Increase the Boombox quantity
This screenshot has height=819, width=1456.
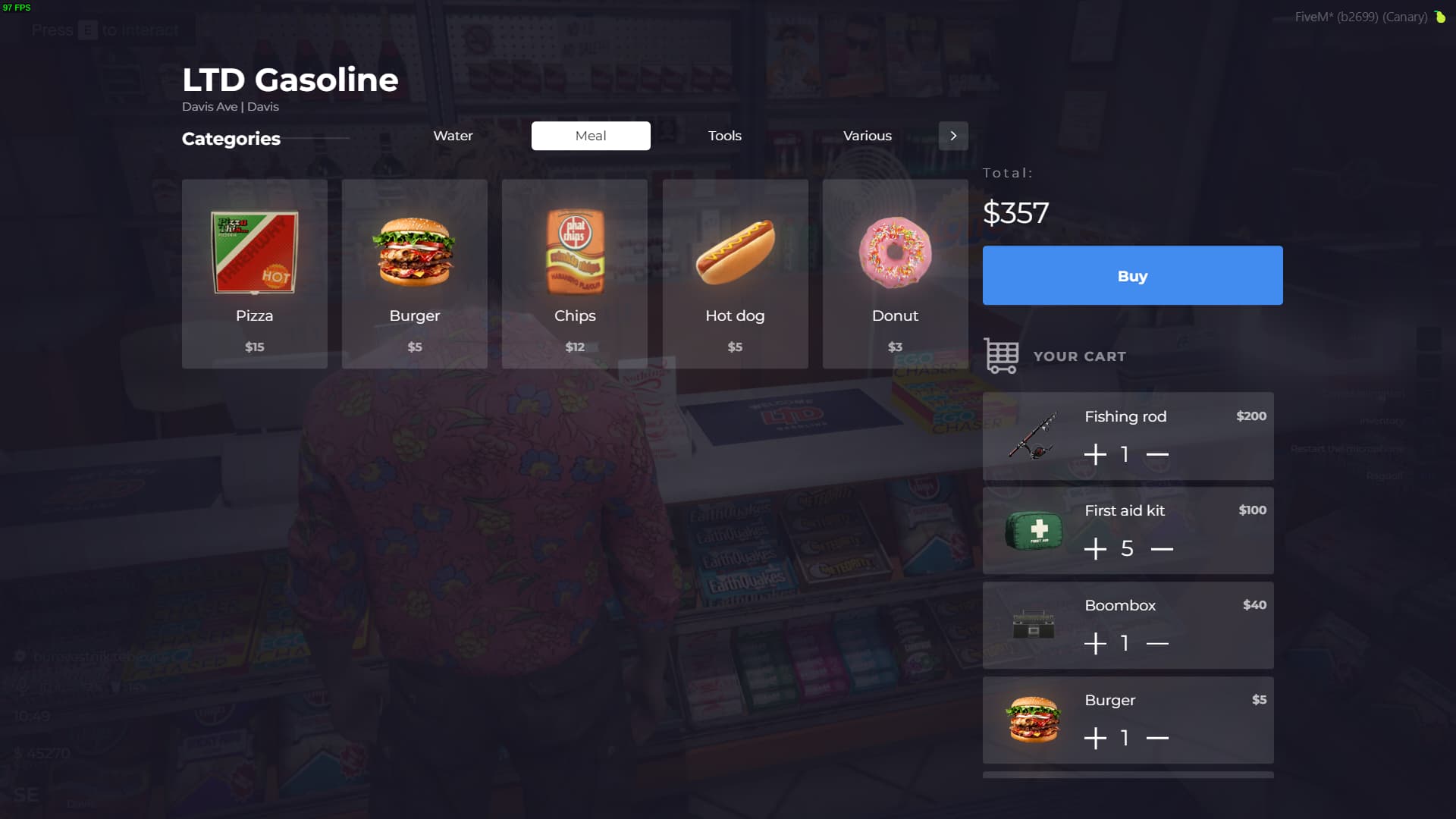(1094, 642)
